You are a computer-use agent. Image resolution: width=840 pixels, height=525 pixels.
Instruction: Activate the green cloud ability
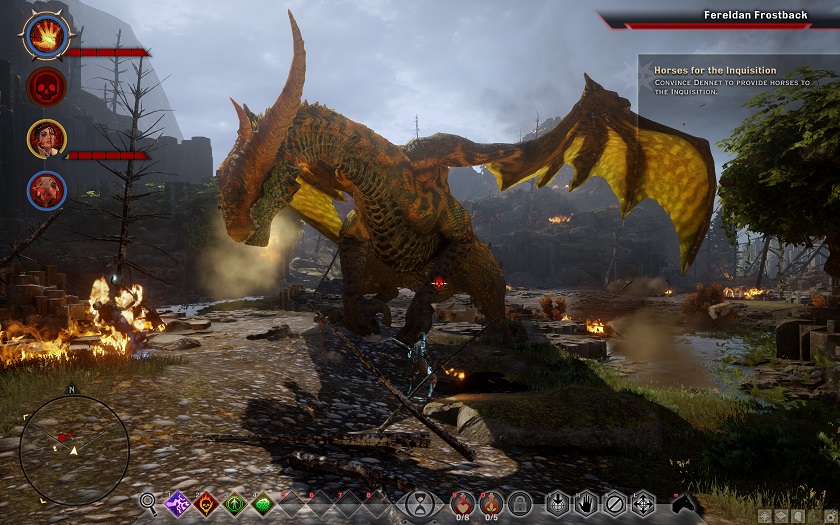[x=263, y=503]
